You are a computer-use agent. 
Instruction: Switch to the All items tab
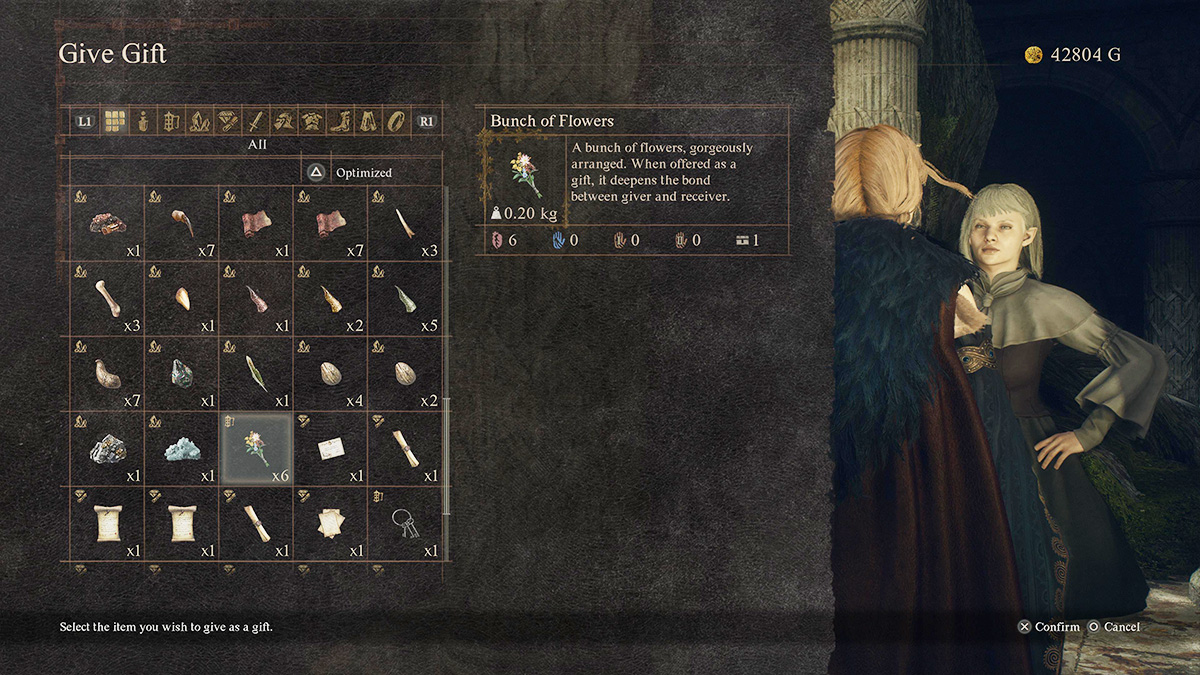[113, 121]
